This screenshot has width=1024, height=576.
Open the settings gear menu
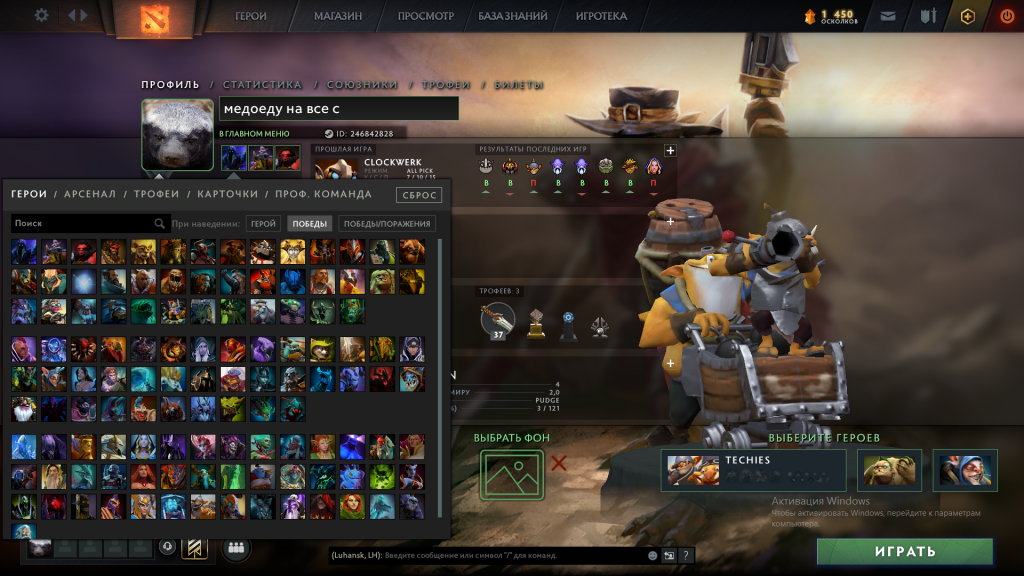pos(41,16)
